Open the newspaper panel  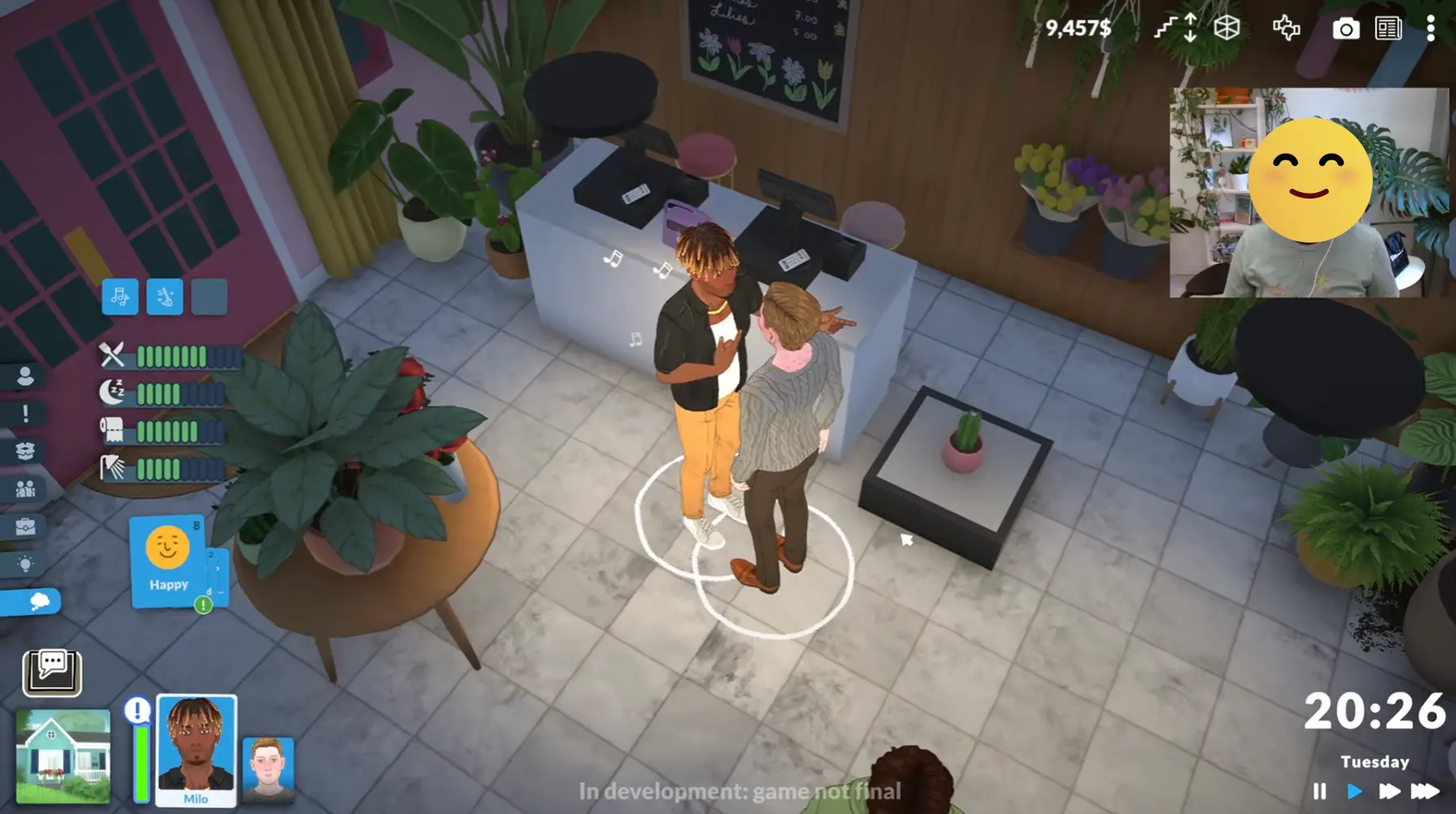coord(1388,28)
